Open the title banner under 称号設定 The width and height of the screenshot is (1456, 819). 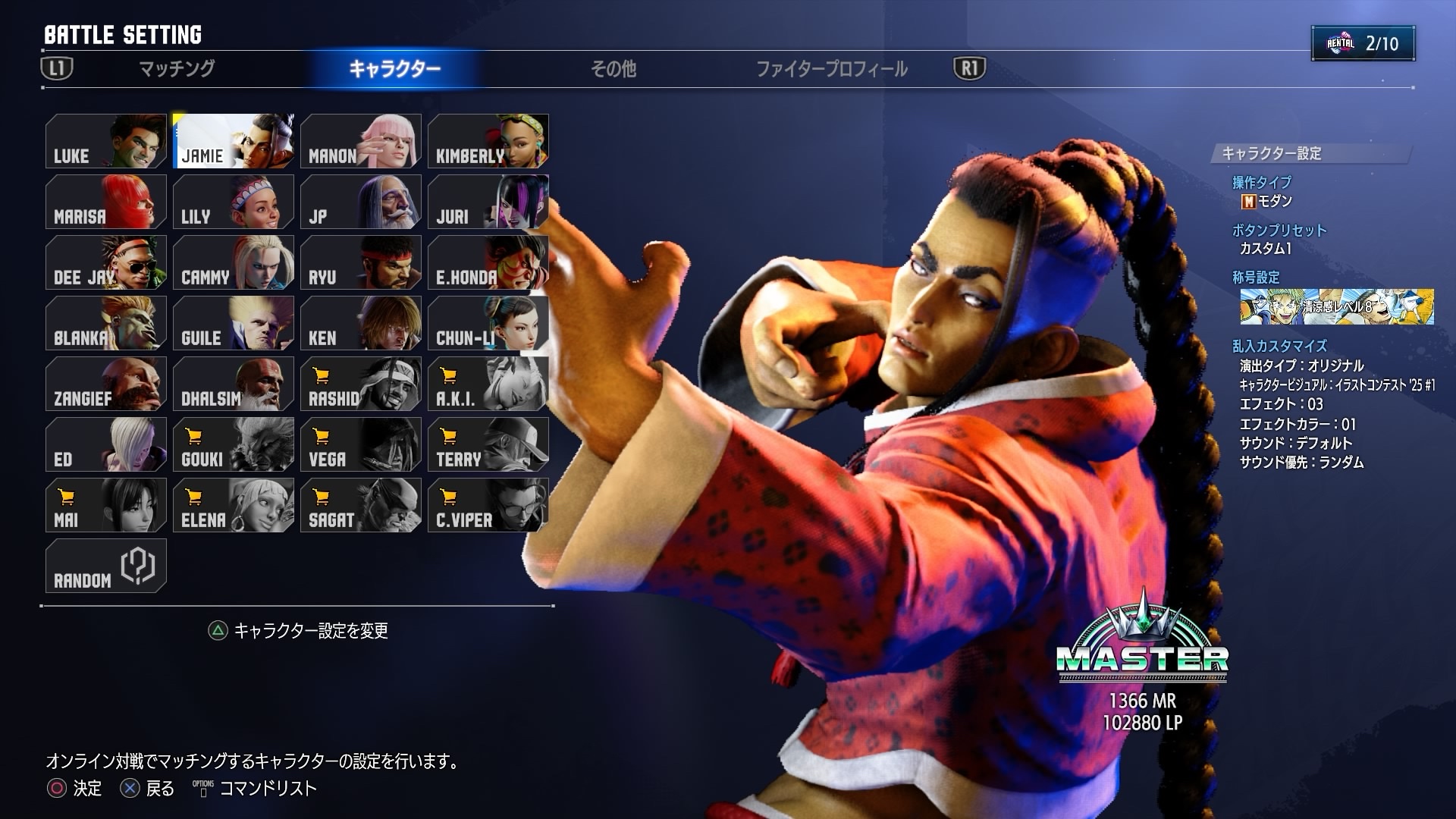tap(1336, 306)
